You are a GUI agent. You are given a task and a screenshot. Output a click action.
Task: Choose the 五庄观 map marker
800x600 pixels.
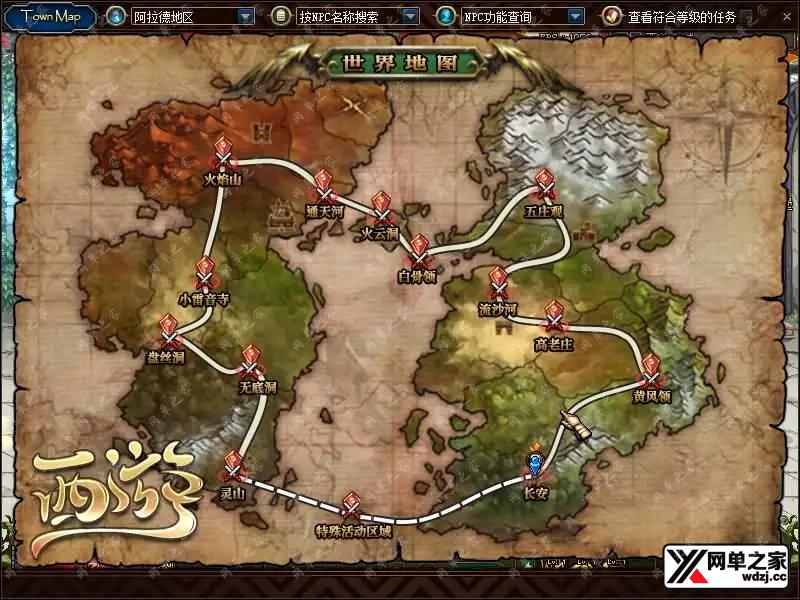tap(545, 187)
